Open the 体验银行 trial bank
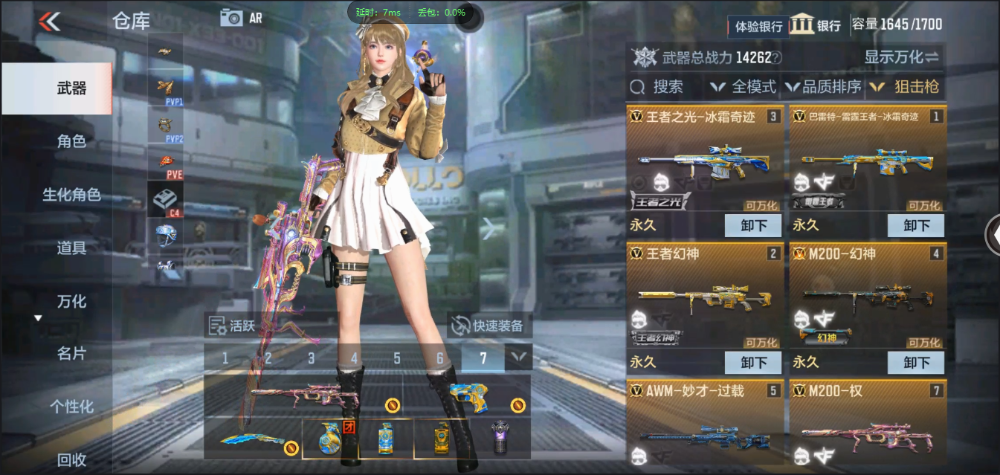 coord(759,25)
